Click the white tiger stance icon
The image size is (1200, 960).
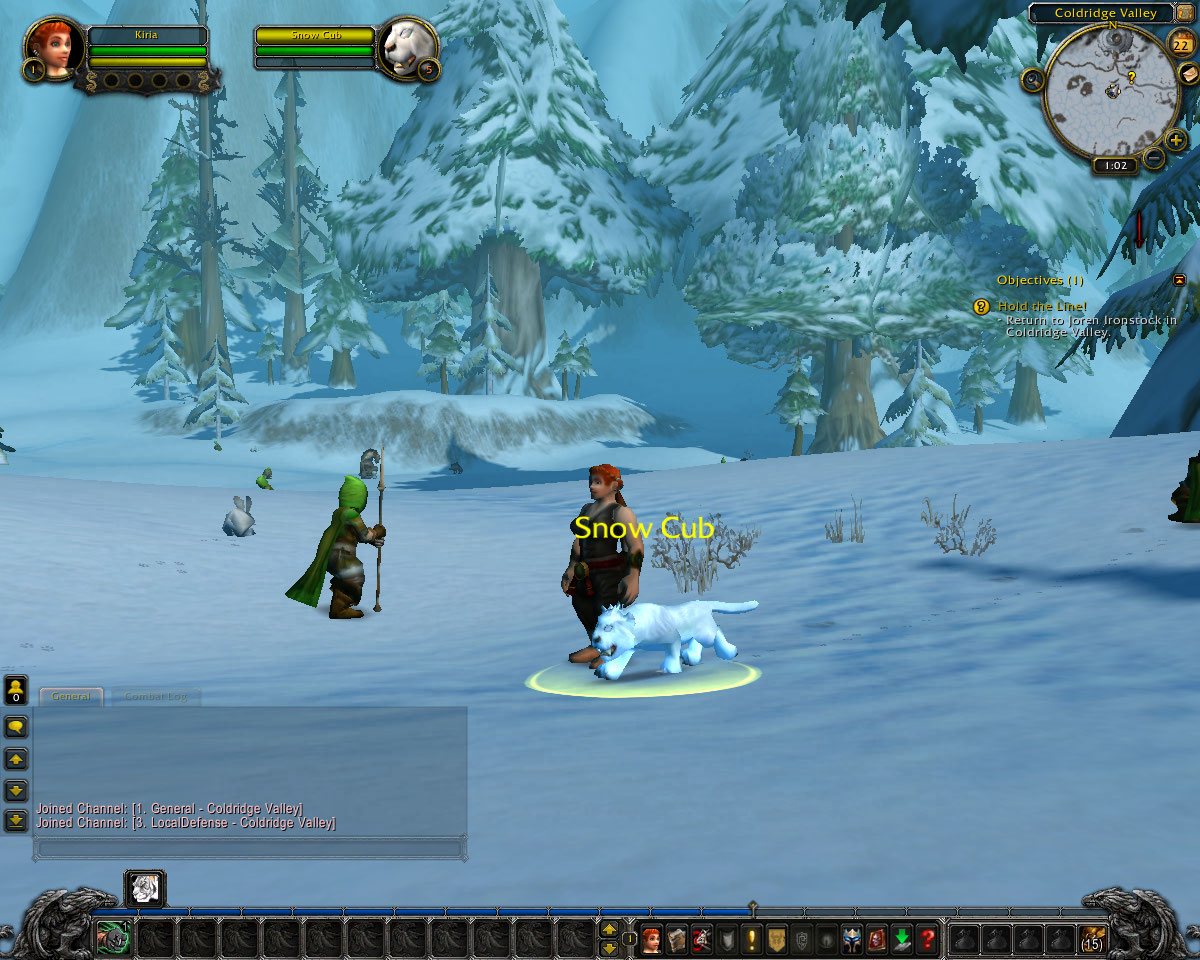coord(145,888)
